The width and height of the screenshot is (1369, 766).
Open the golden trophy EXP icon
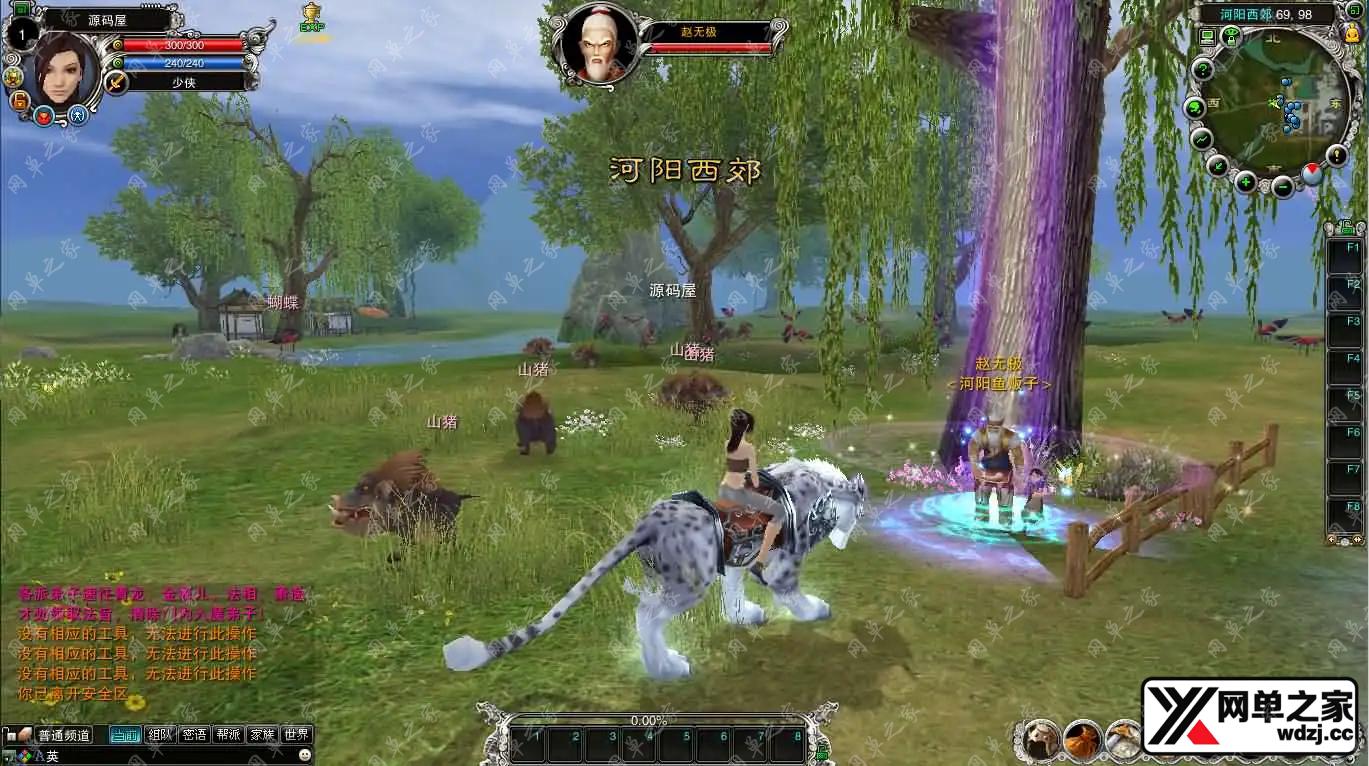point(311,17)
